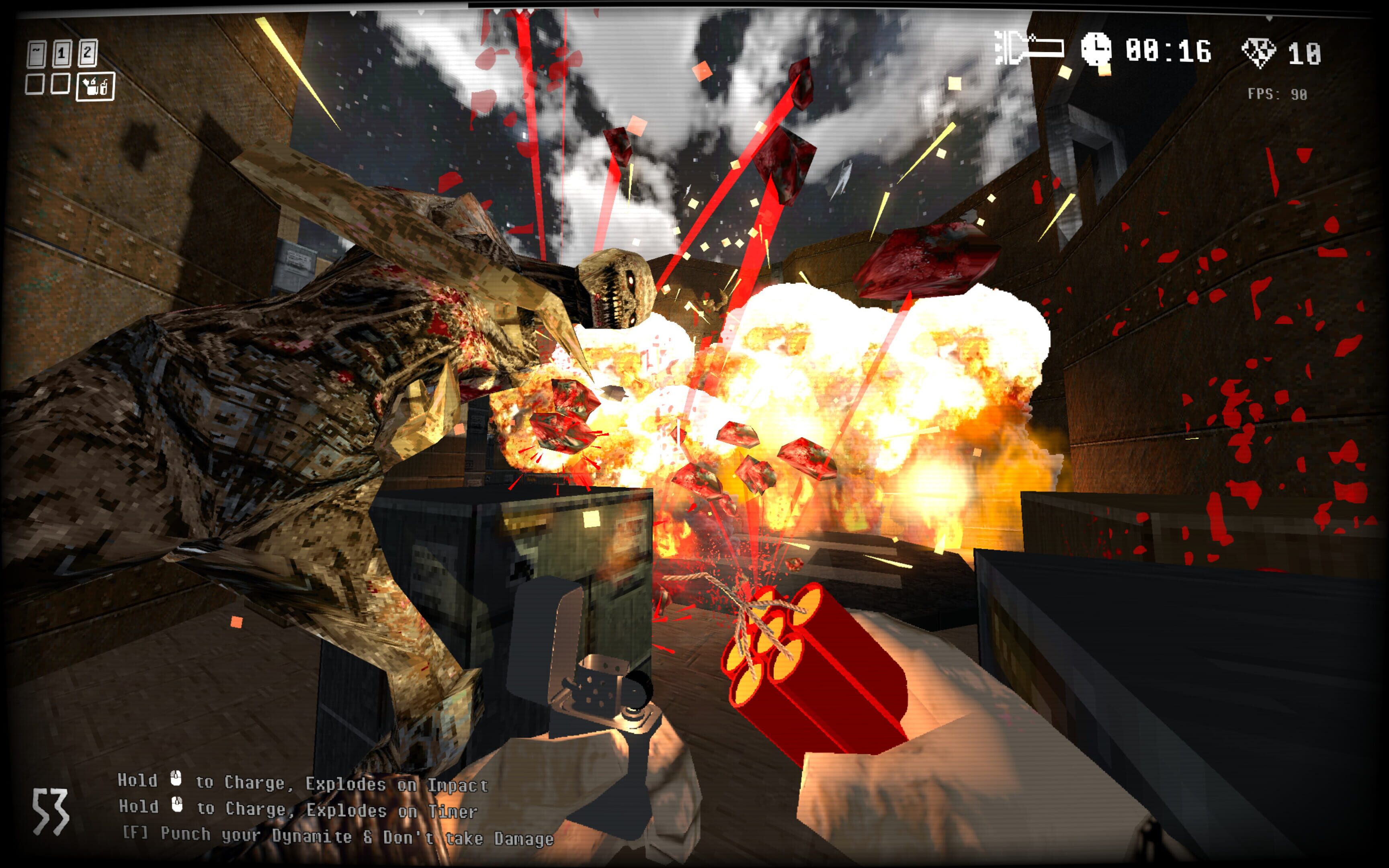Select the tilde (~) hotbar slot

(37, 53)
